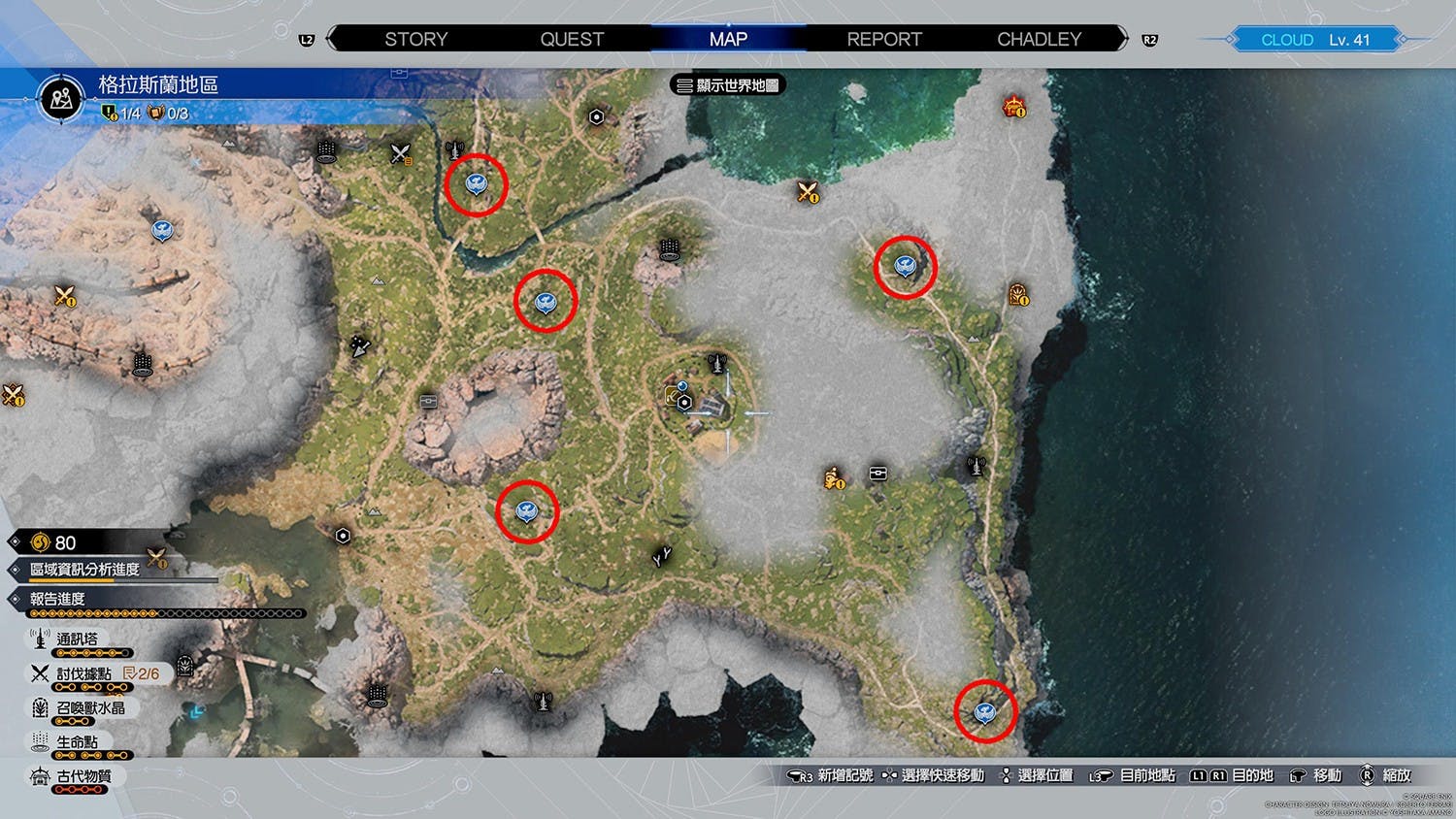
Task: Choose the 討伐據點 legend entry
Action: coord(83,673)
